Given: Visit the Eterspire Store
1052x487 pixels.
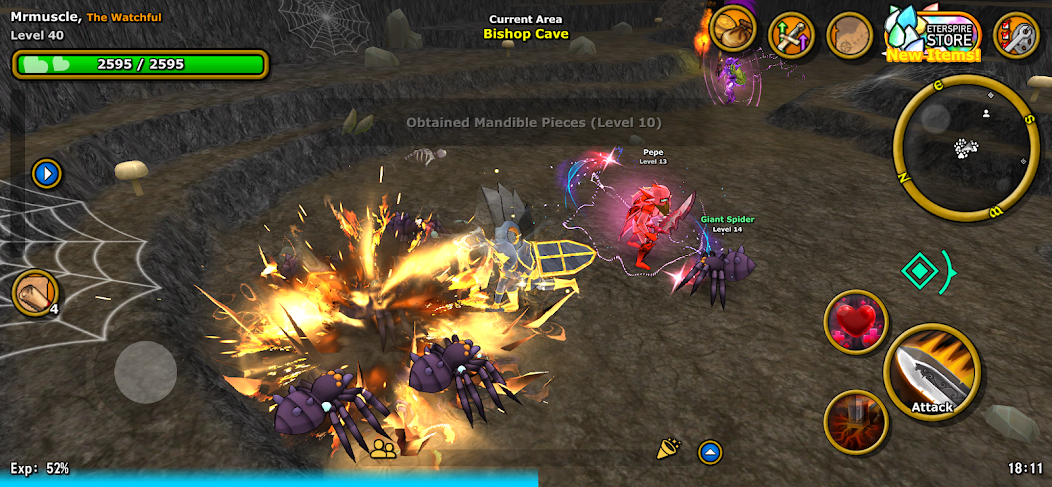Looking at the screenshot, I should point(934,35).
